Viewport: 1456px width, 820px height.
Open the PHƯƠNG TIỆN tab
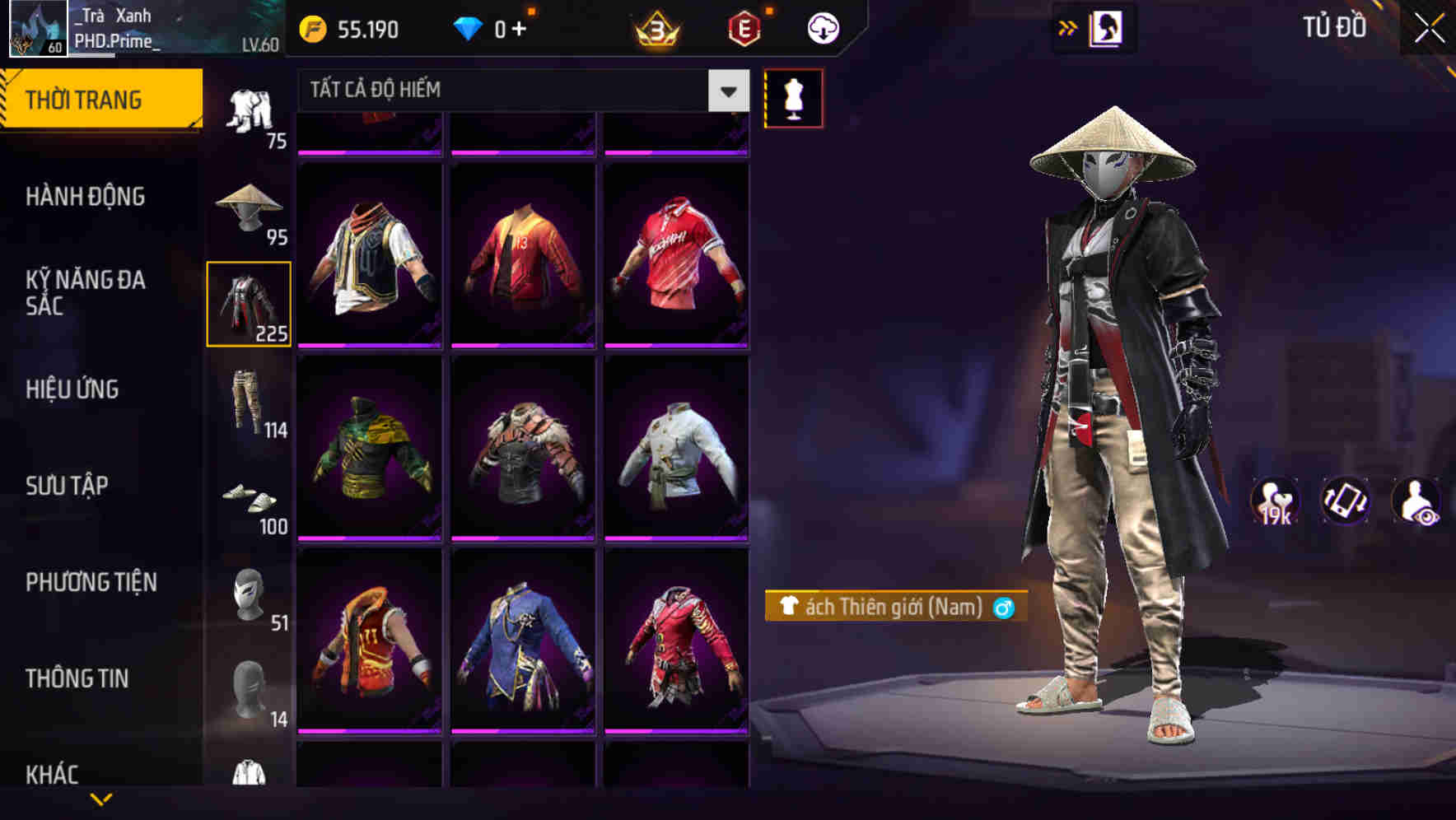[x=91, y=581]
